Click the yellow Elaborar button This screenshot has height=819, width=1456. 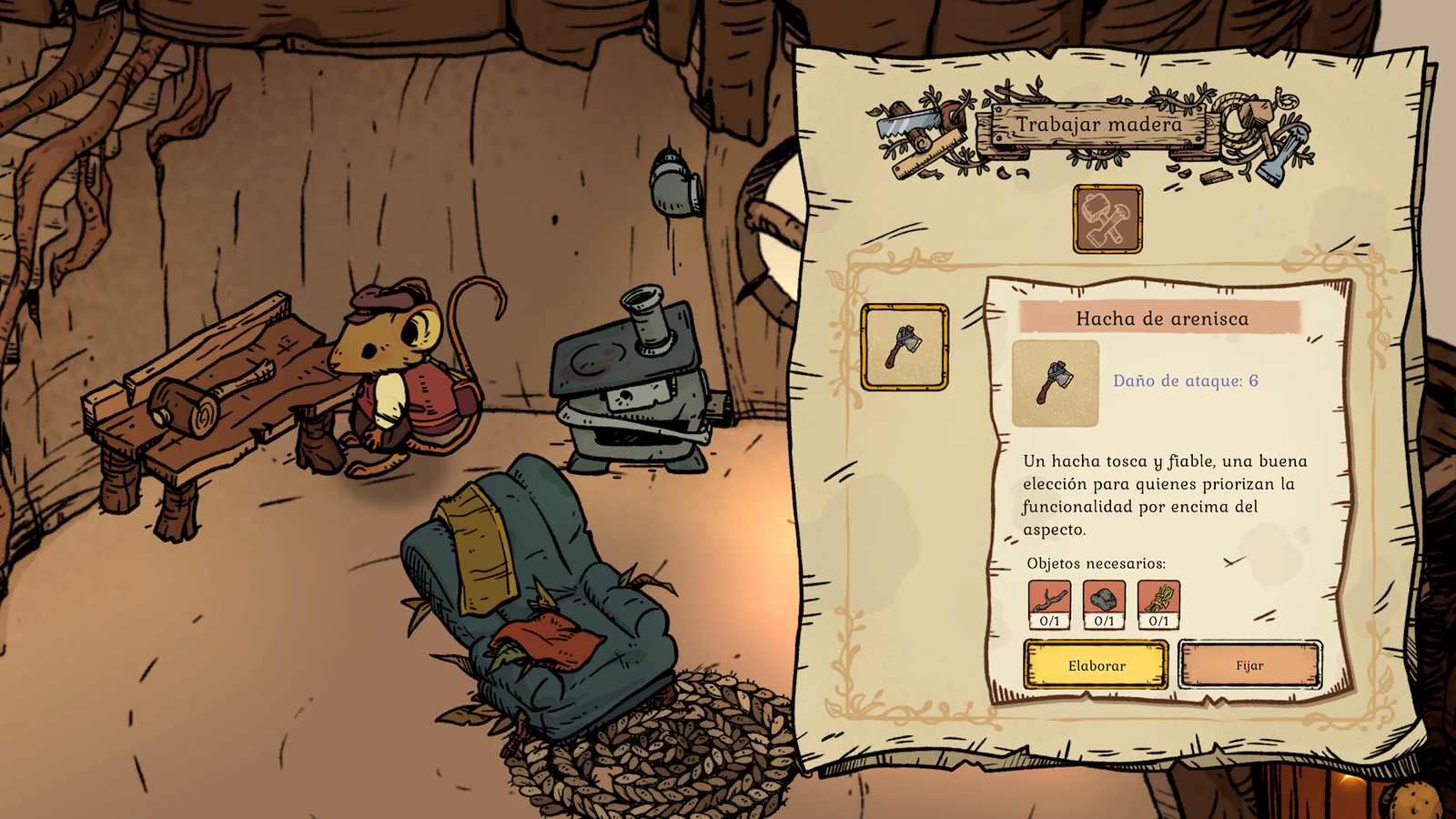click(1096, 665)
